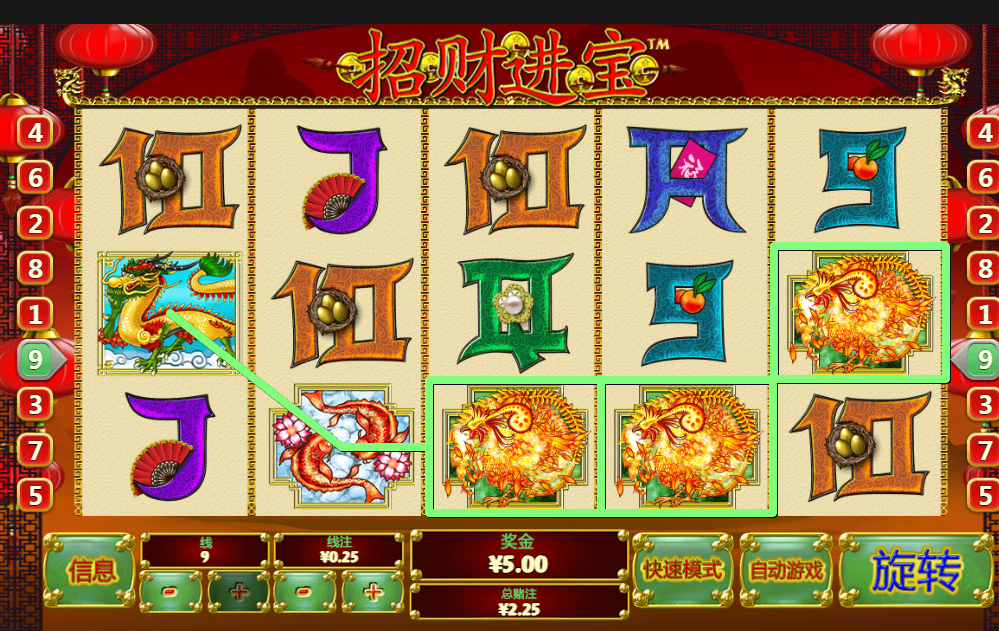Select payline 4 on the left side
This screenshot has height=631, width=999.
(35, 132)
